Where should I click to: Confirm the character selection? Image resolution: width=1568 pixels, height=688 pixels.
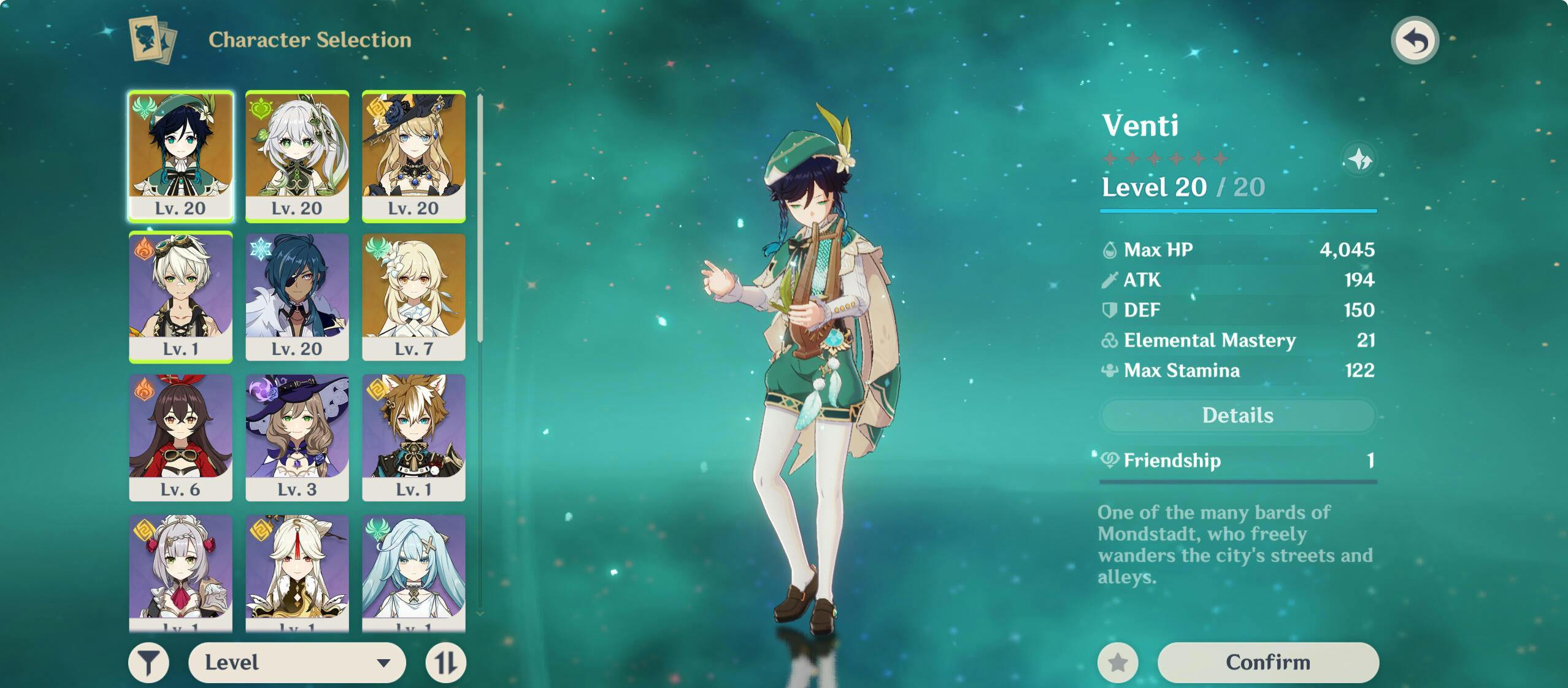(1267, 662)
